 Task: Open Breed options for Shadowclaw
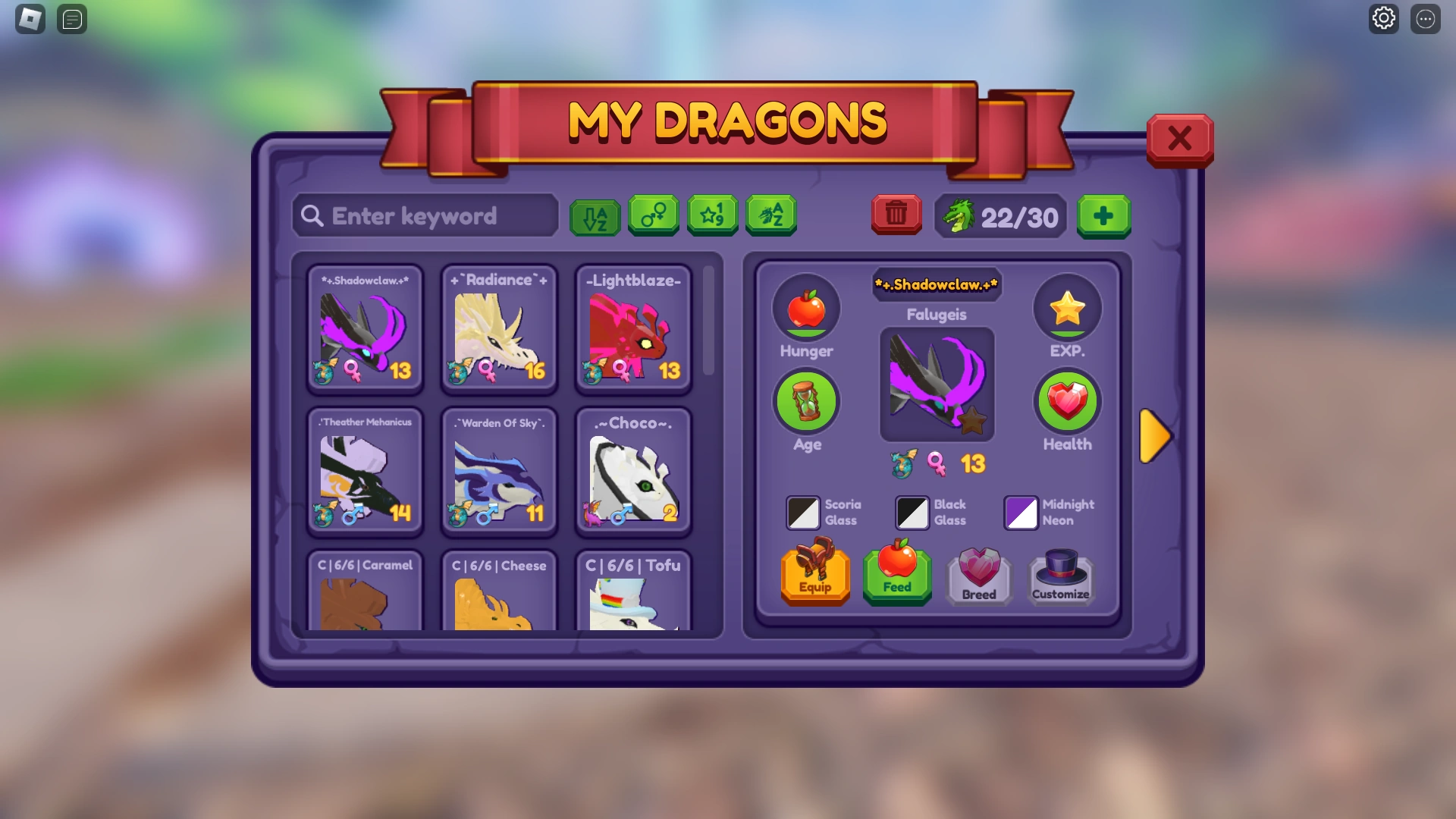click(978, 576)
